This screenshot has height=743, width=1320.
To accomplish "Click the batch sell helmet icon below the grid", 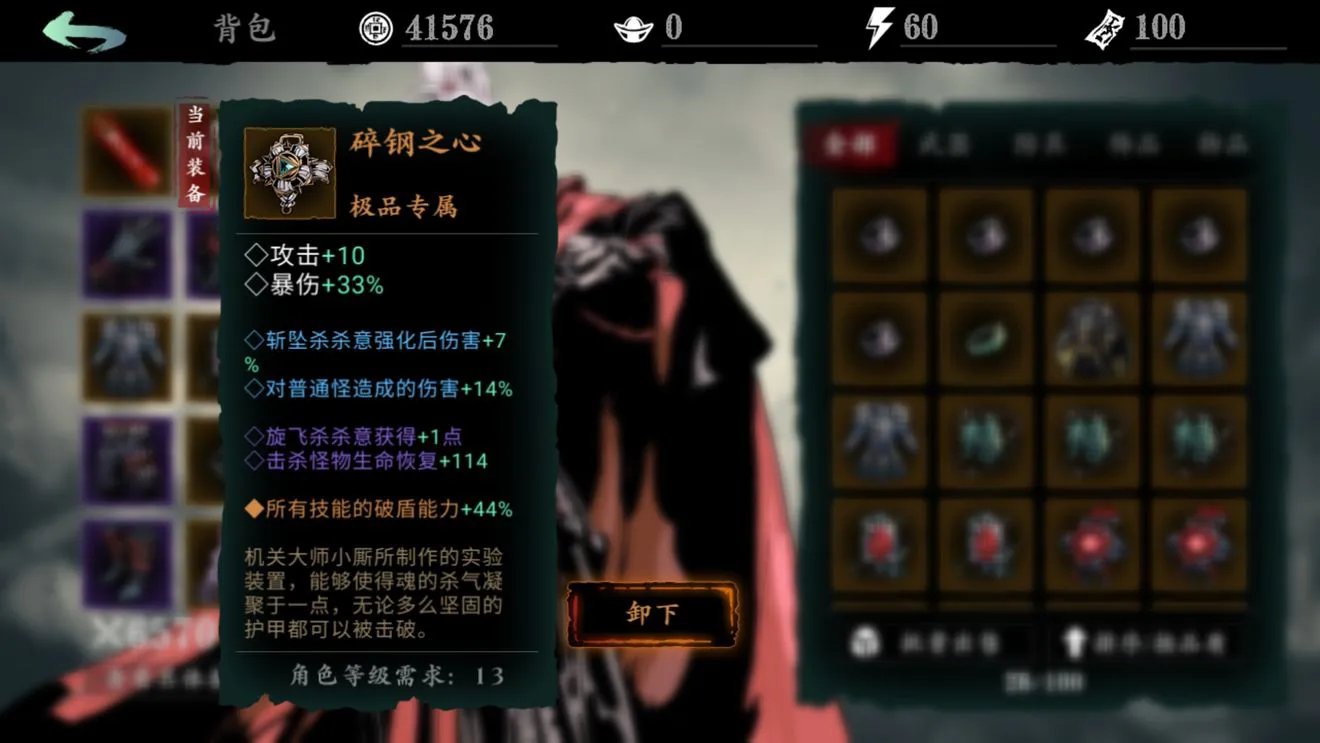I will coord(864,643).
